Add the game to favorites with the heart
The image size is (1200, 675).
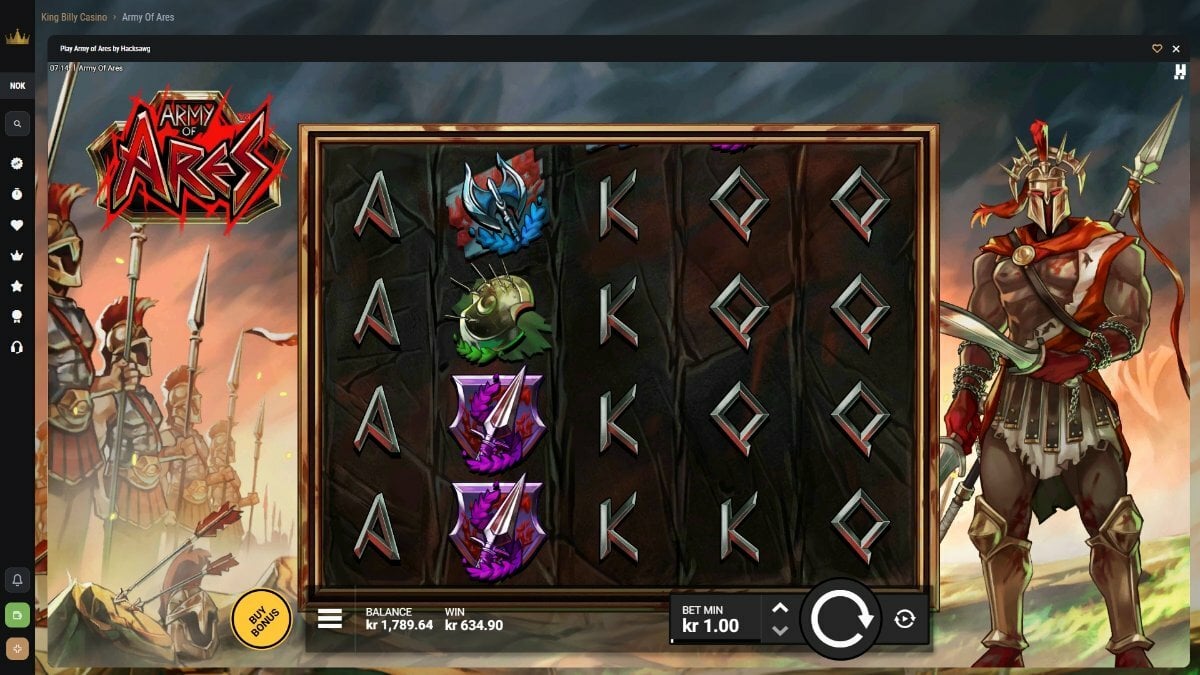tap(1157, 48)
